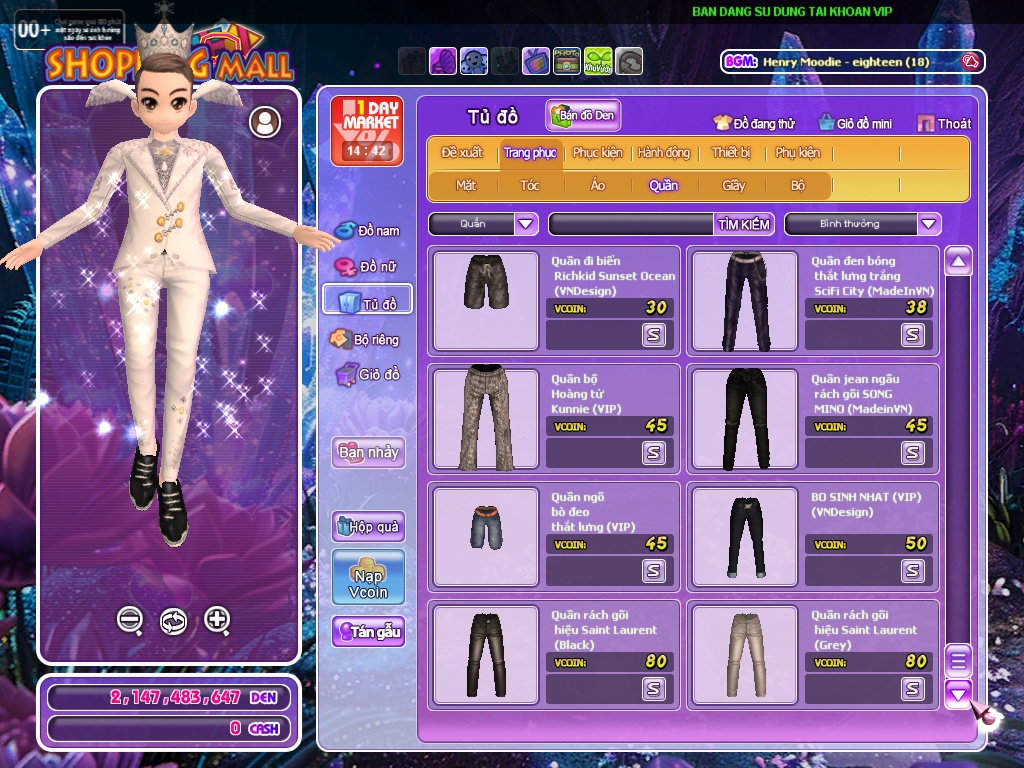The height and width of the screenshot is (768, 1024).
Task: Open the Đề xuất tab
Action: coord(462,153)
